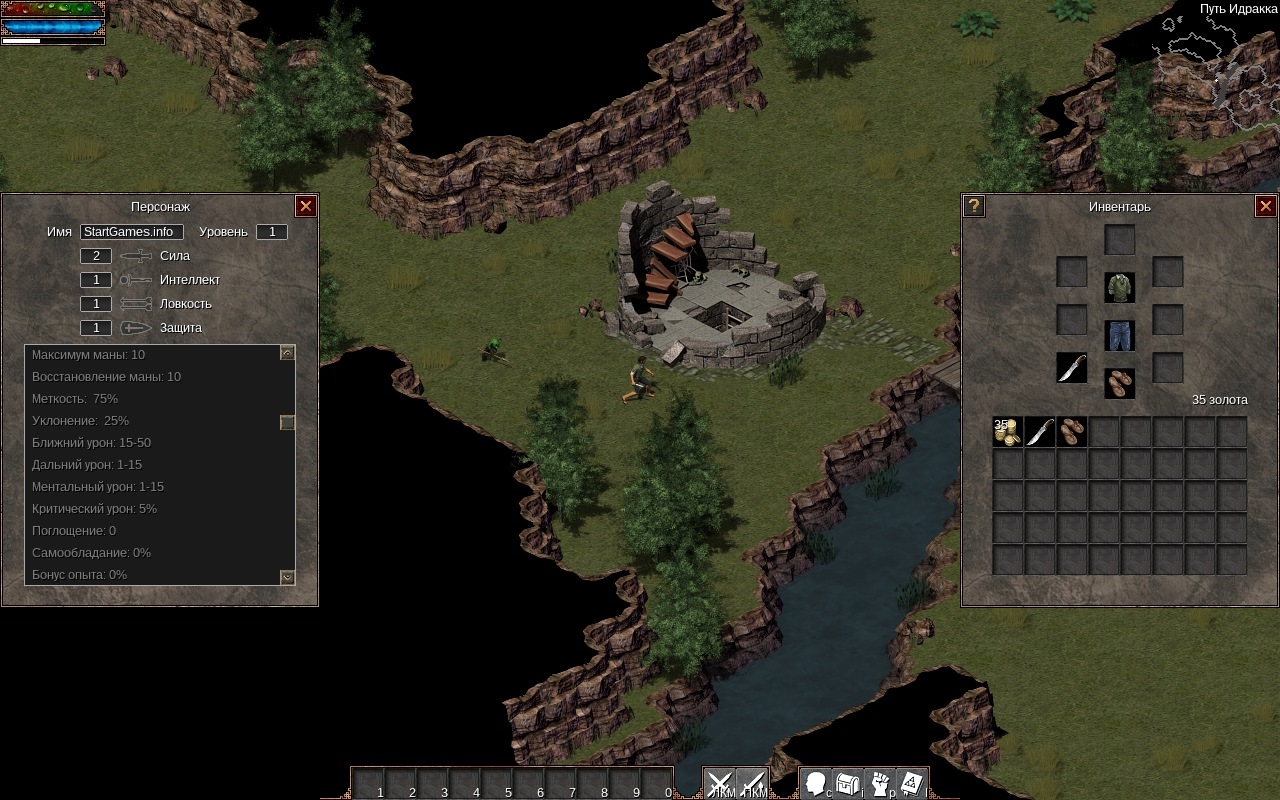Click the single sword ПКМ attack slot
This screenshot has height=800, width=1280.
[x=752, y=784]
